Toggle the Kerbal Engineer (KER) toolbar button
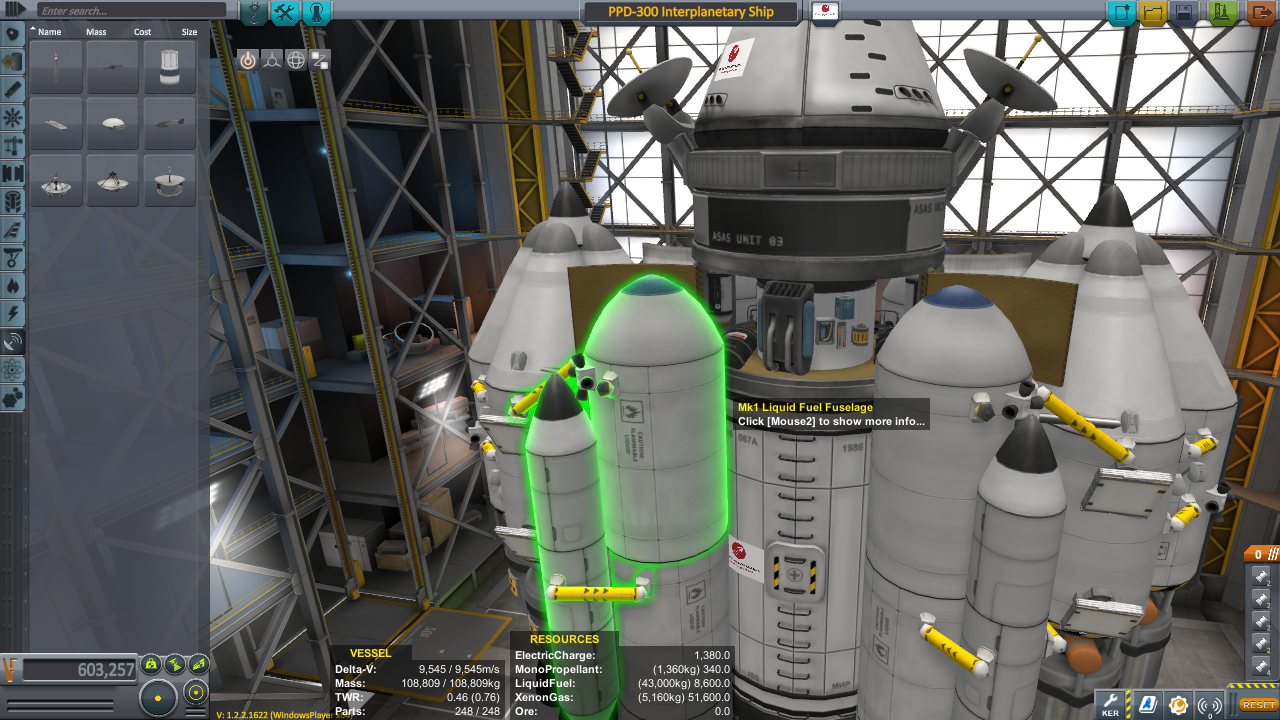The height and width of the screenshot is (720, 1280). click(x=1111, y=704)
